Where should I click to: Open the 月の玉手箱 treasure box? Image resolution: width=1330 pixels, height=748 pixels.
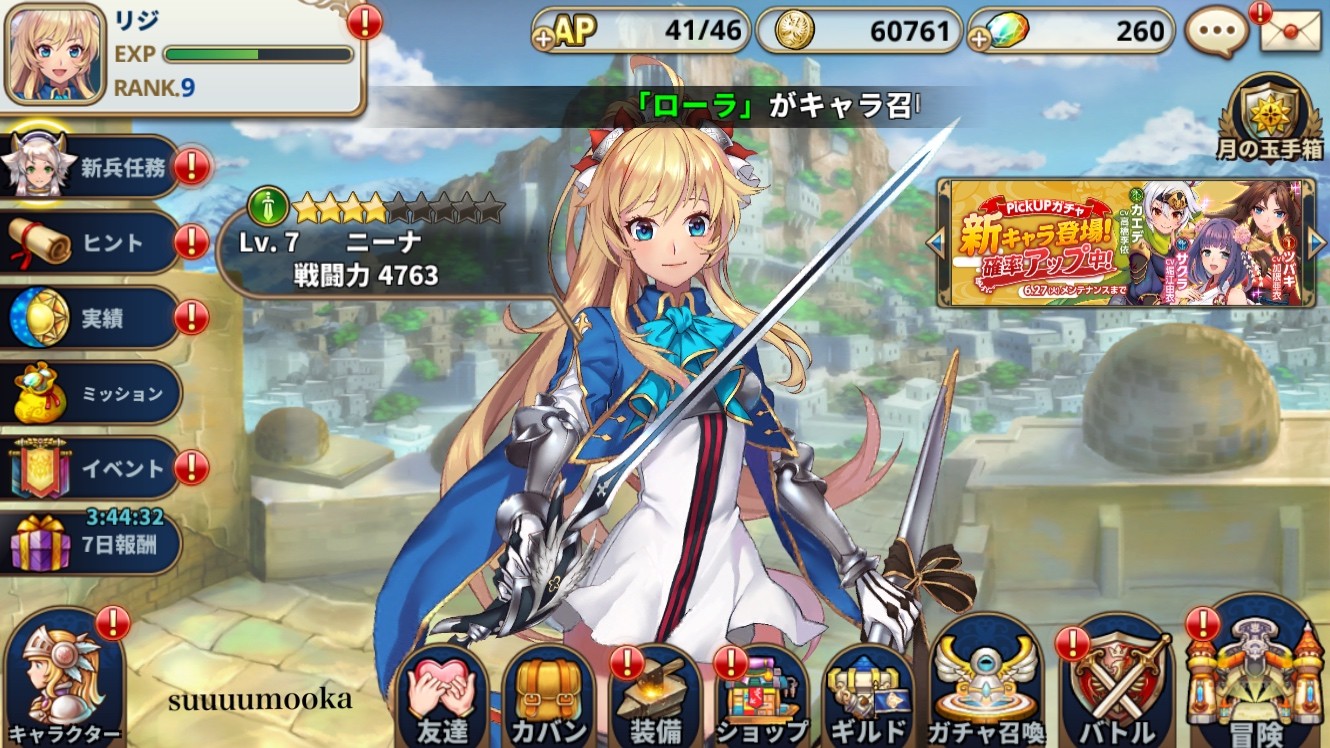coord(1271,112)
